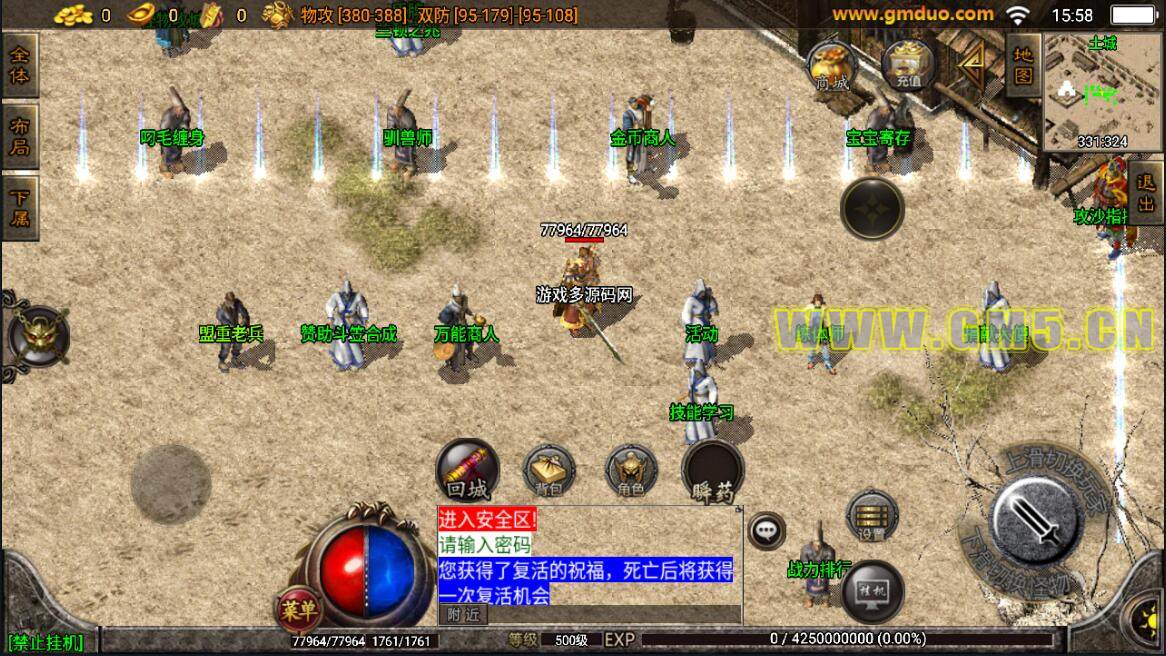Select the 附近 nearby chat tab
1166x656 pixels.
463,615
